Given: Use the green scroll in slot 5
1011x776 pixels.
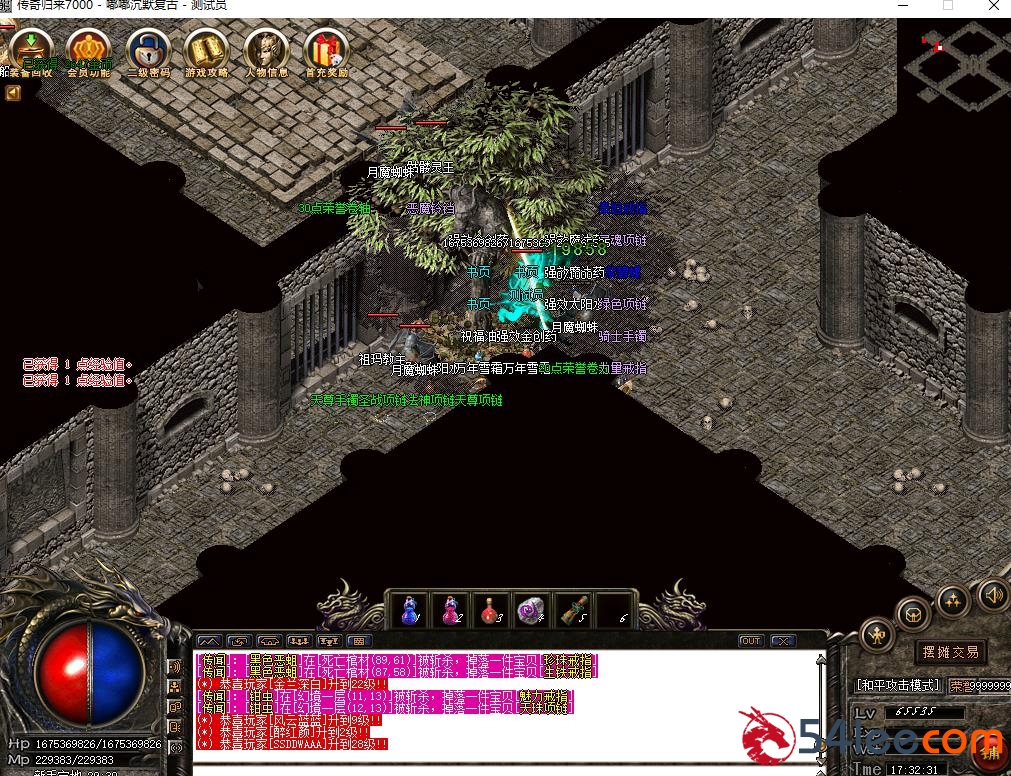Looking at the screenshot, I should point(571,609).
